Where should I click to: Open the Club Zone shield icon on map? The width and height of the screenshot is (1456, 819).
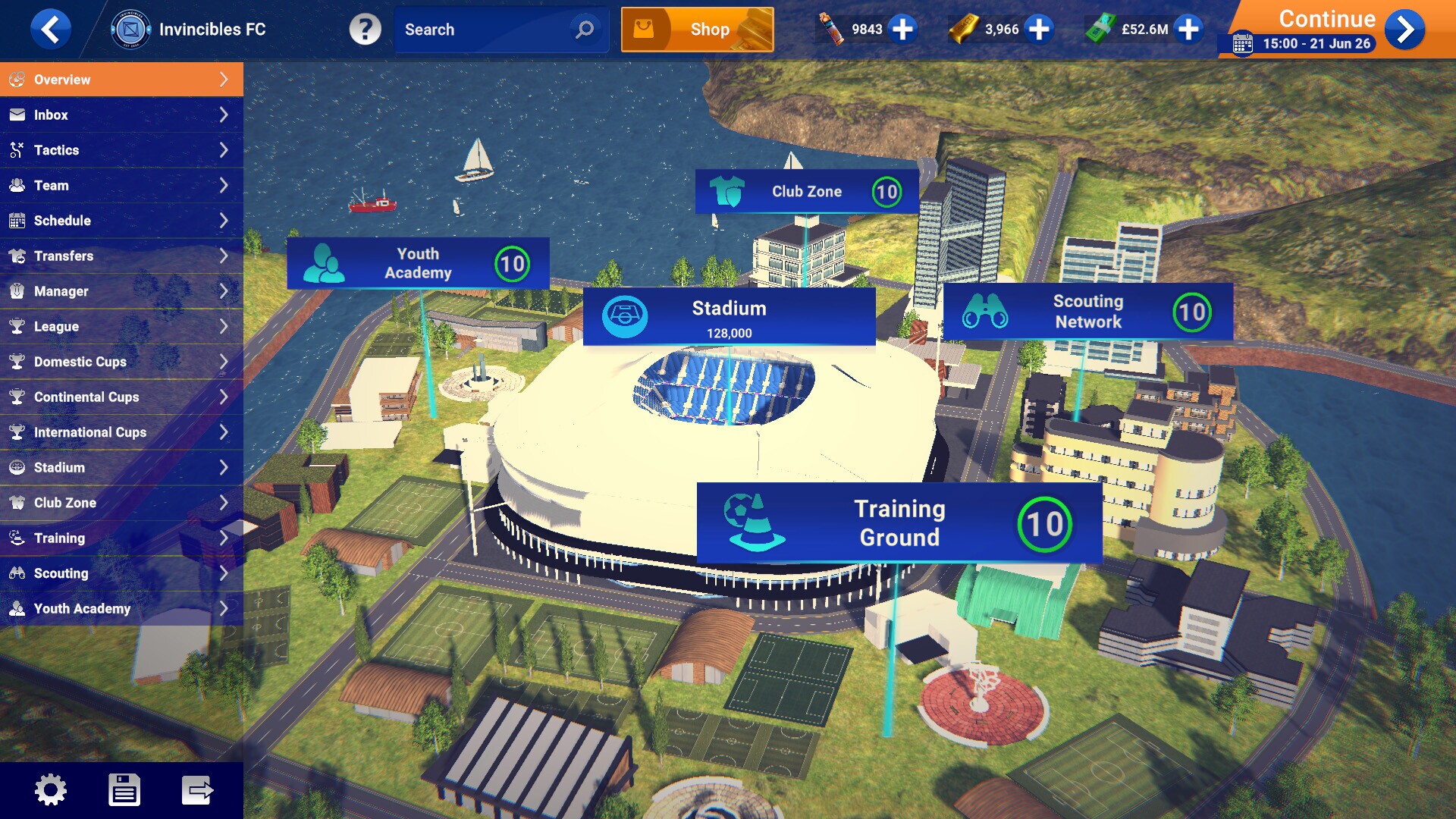(x=726, y=191)
